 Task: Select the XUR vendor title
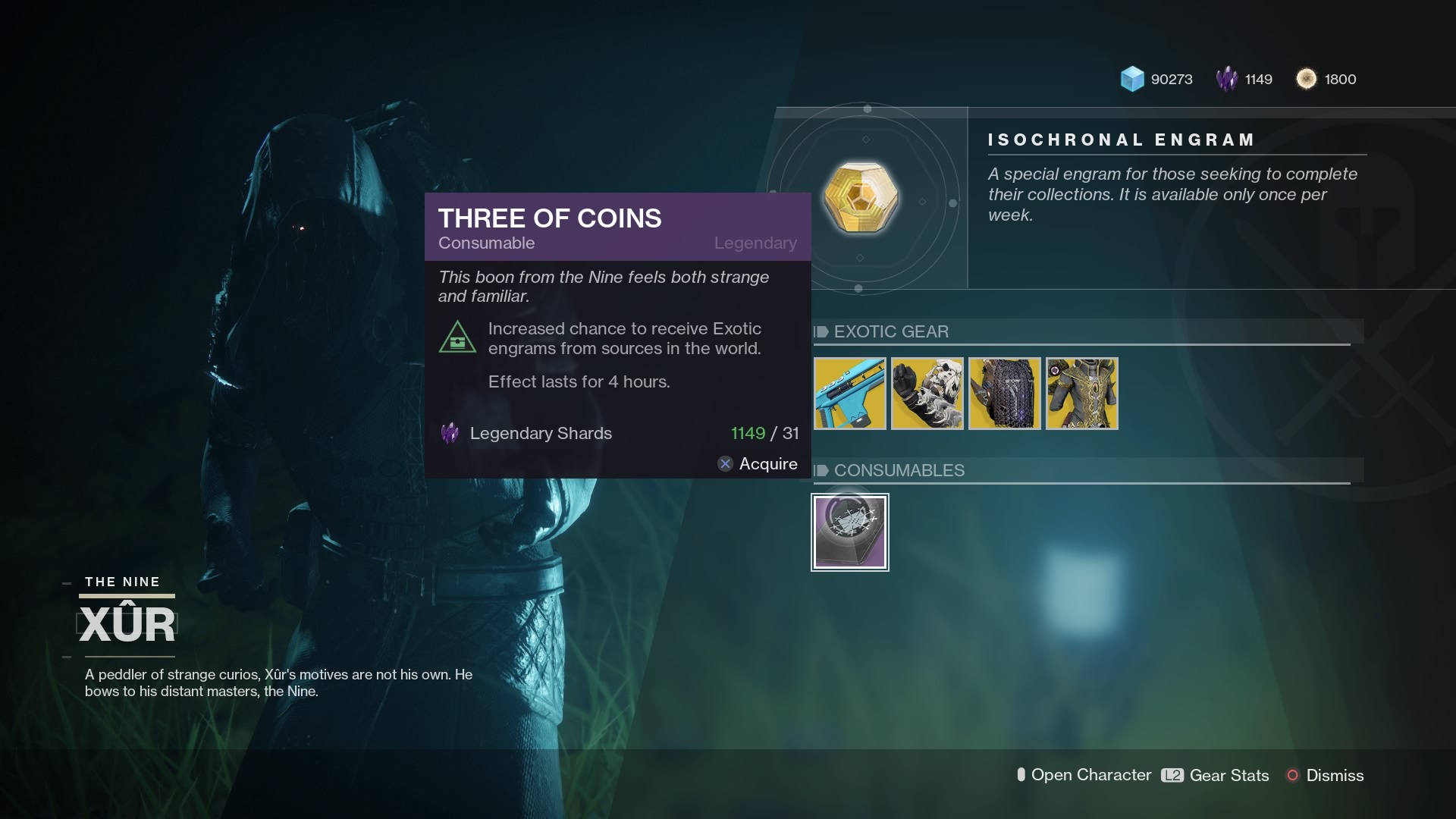point(127,623)
